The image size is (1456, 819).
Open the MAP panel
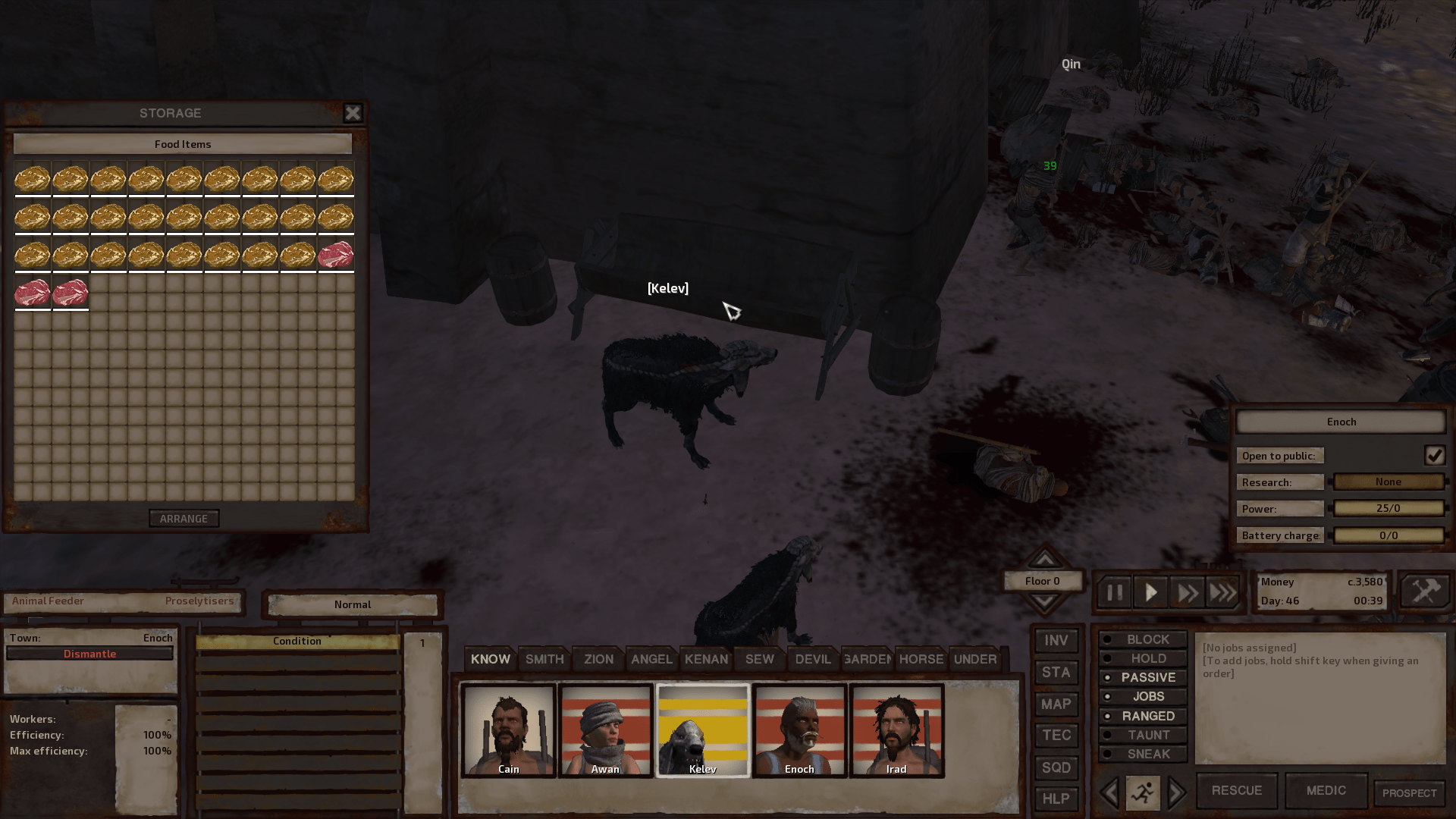tap(1056, 704)
